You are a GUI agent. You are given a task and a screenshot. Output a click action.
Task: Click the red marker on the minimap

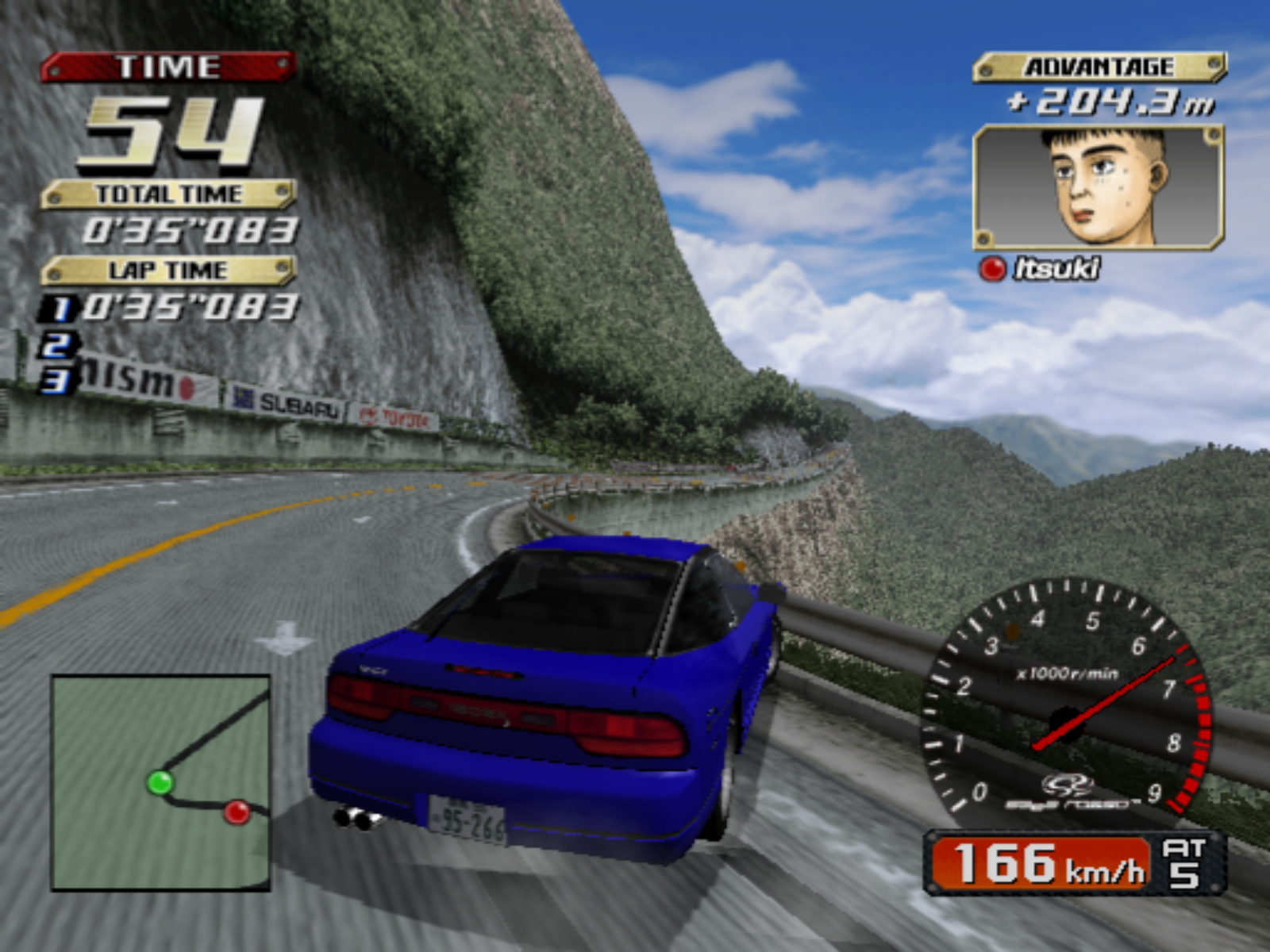click(x=237, y=812)
